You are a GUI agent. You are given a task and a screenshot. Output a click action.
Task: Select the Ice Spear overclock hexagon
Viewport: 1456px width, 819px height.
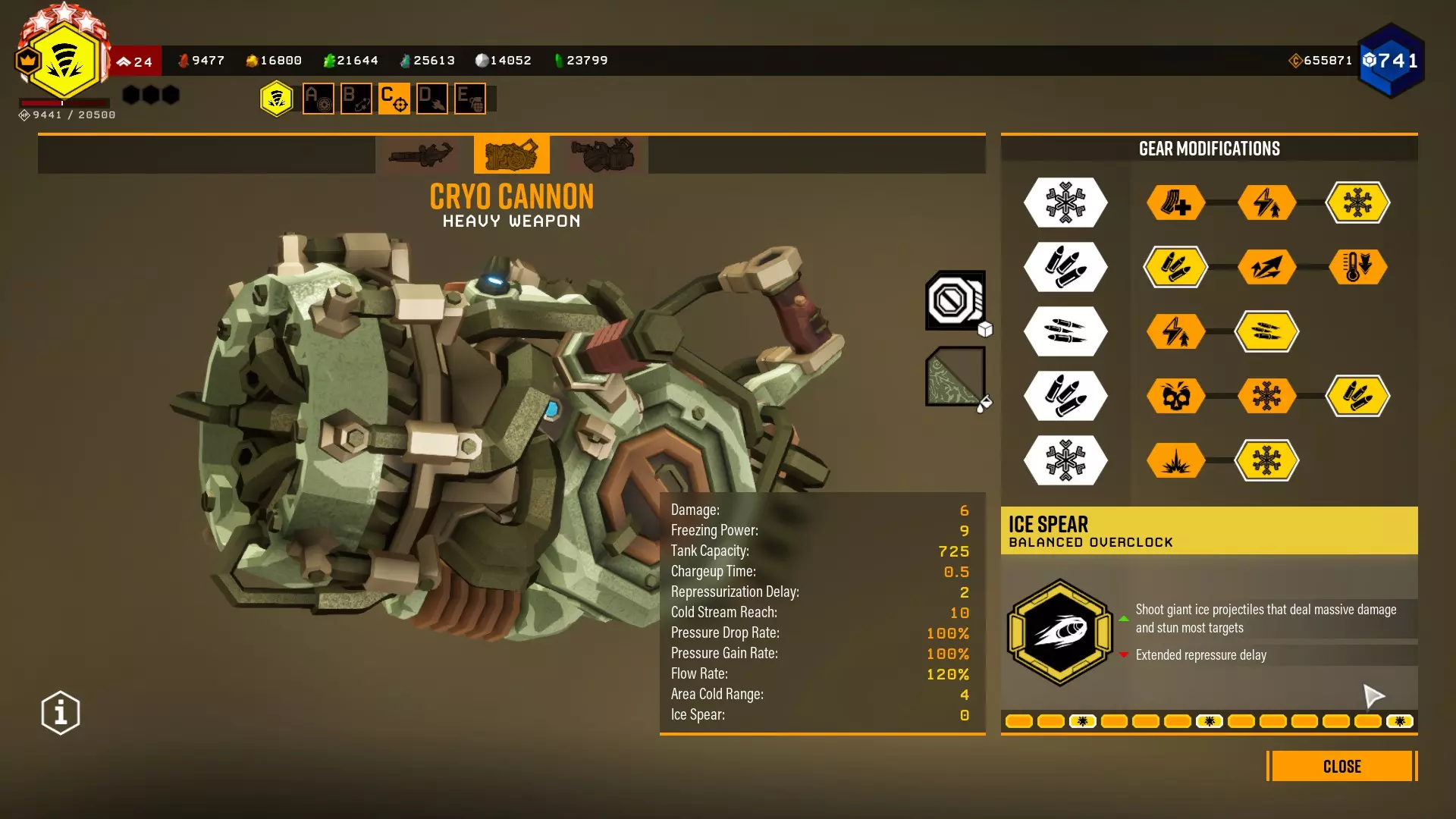(x=1060, y=632)
